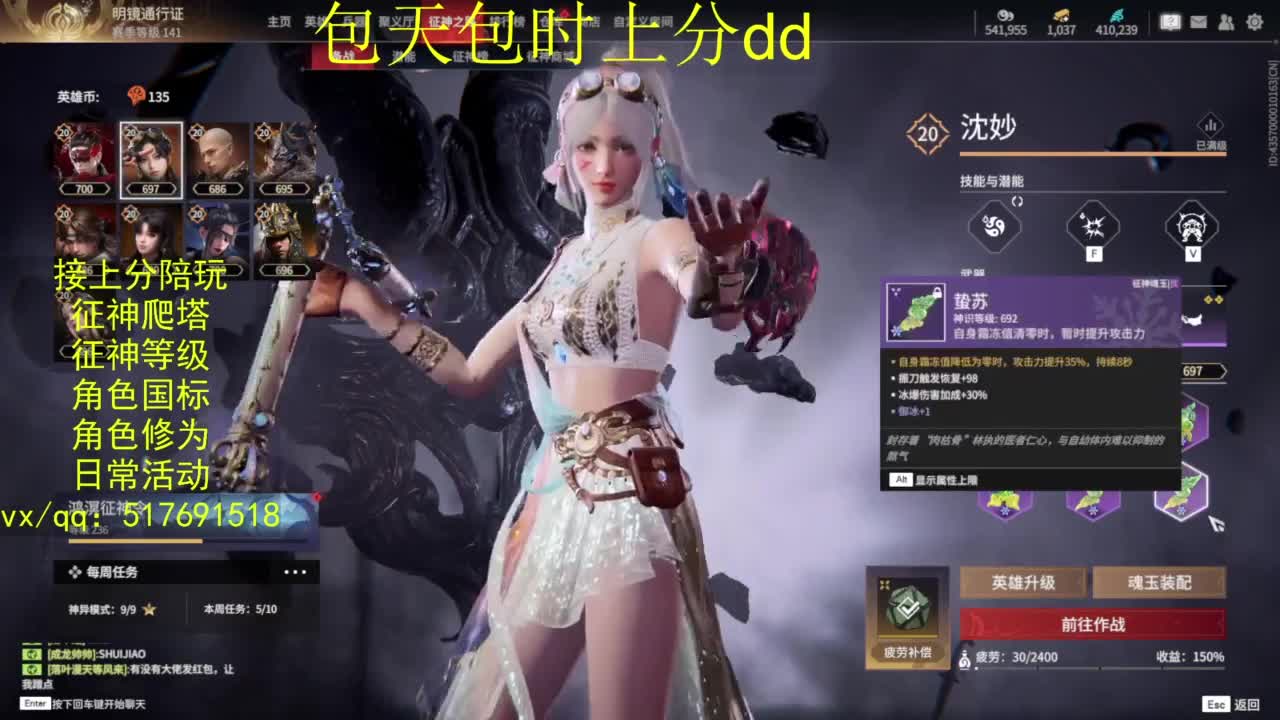
Task: Select the hero portrait rated 700
Action: click(85, 155)
